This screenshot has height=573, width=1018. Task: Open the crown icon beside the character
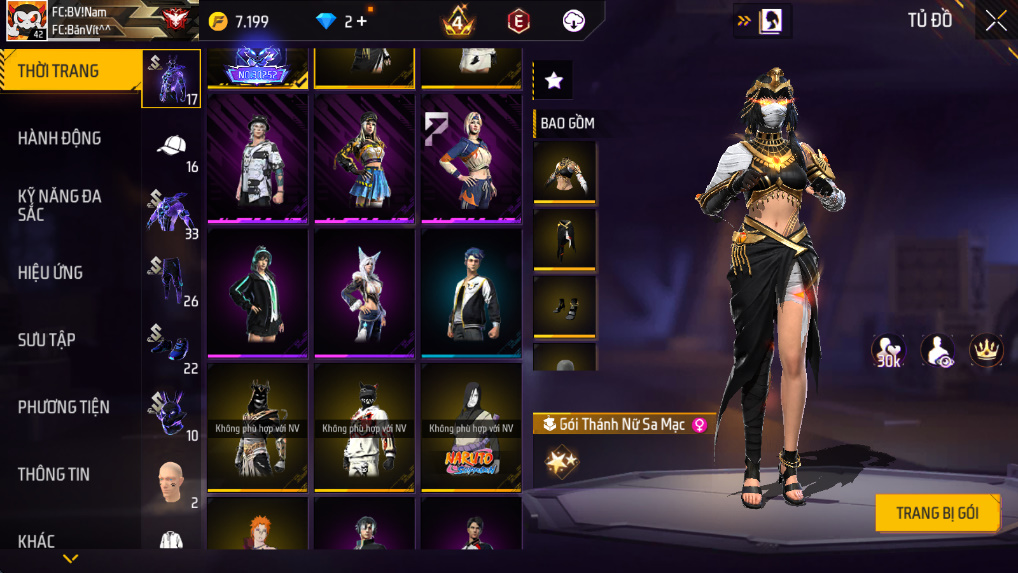[x=986, y=350]
